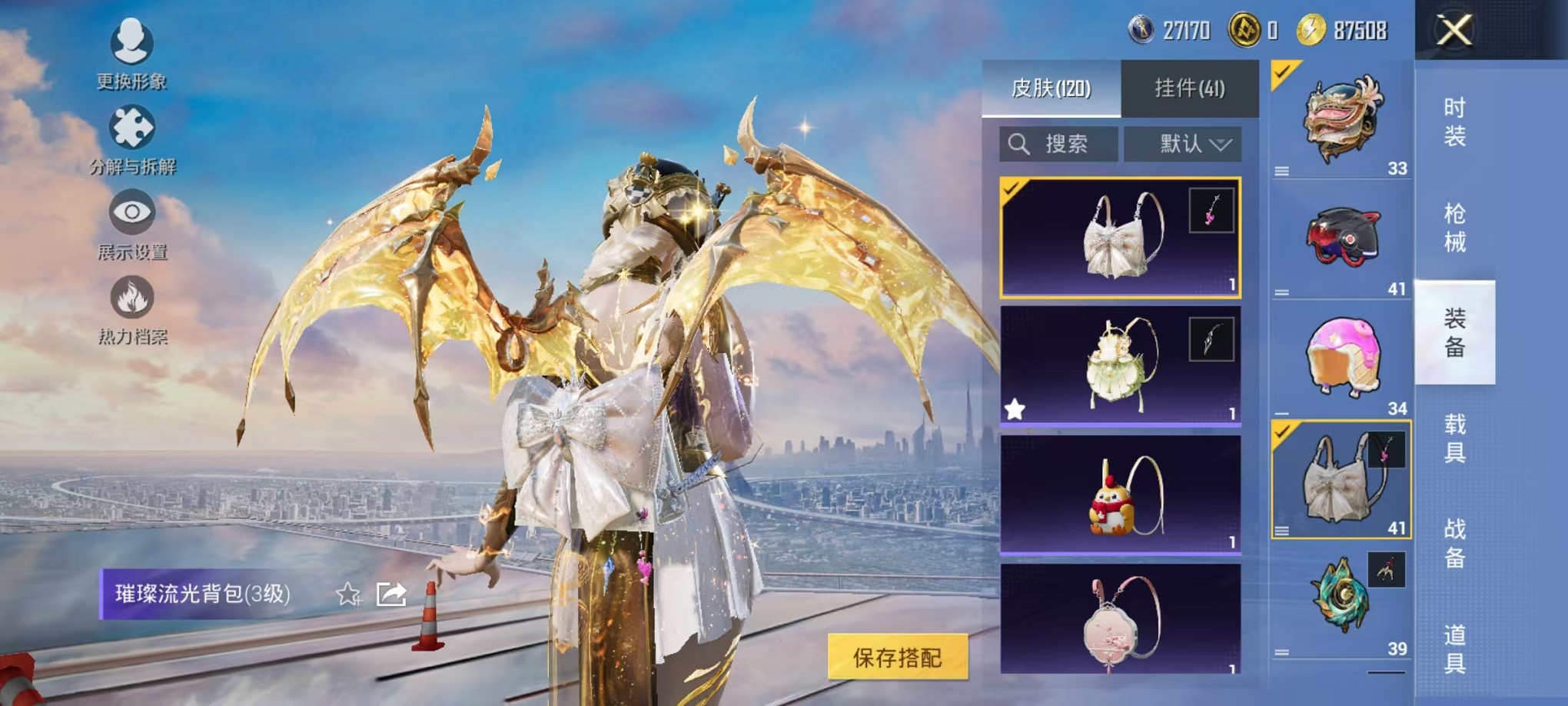Open 展示设置 display settings

click(132, 223)
